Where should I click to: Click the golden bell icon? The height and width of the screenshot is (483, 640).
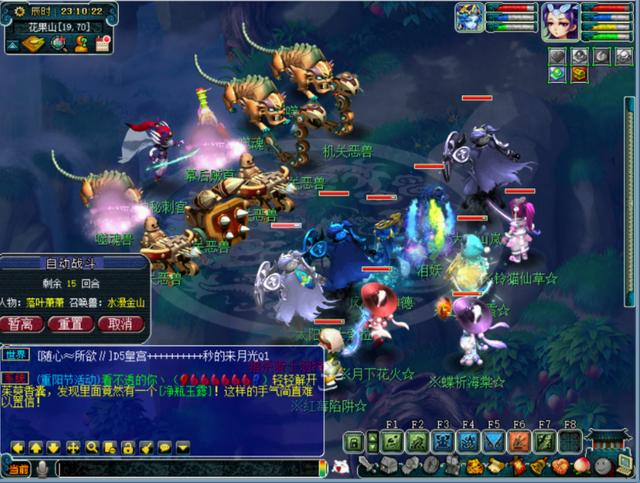pos(539,466)
